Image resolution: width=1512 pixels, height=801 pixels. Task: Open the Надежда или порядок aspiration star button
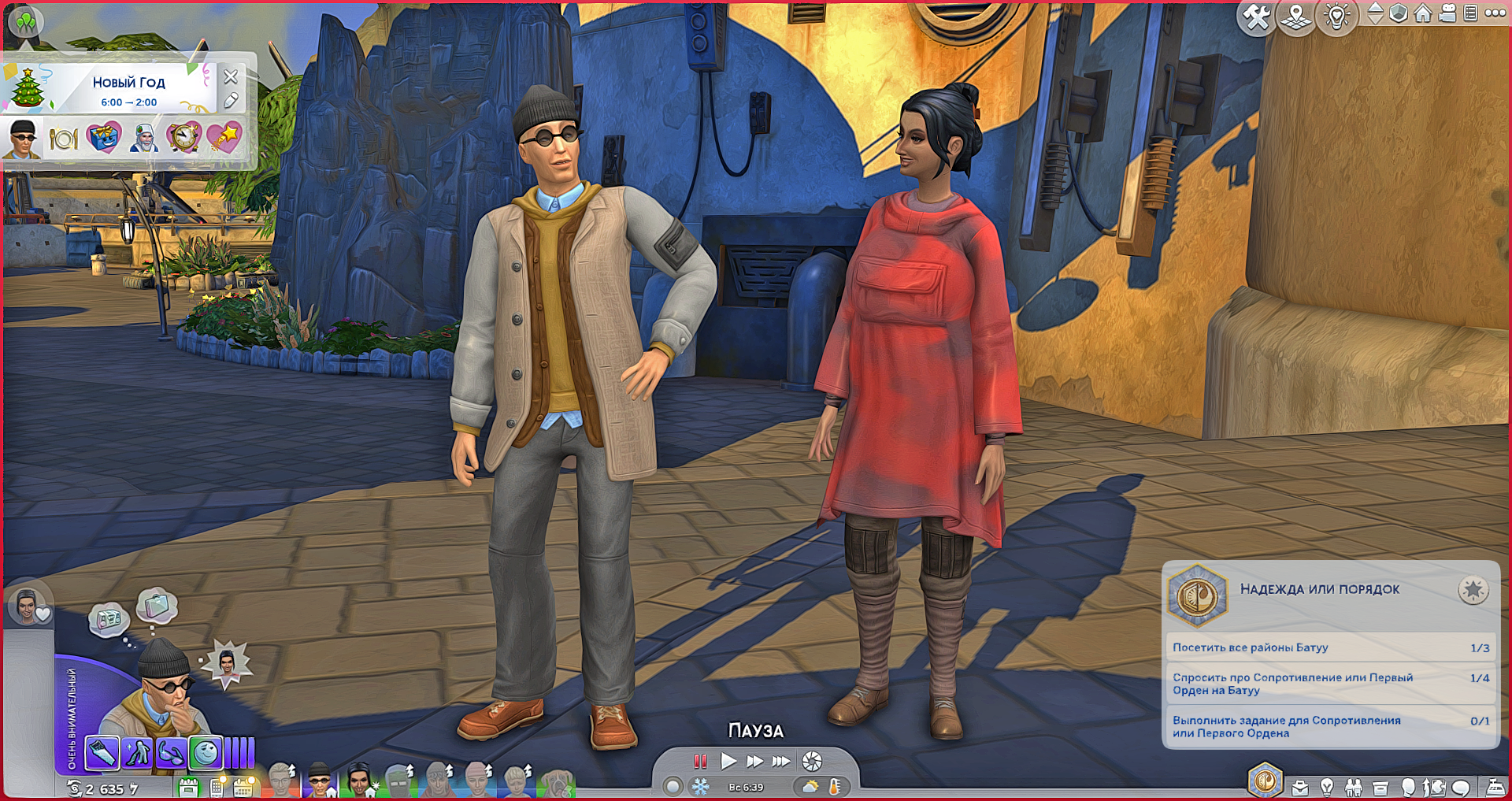pos(1473,590)
